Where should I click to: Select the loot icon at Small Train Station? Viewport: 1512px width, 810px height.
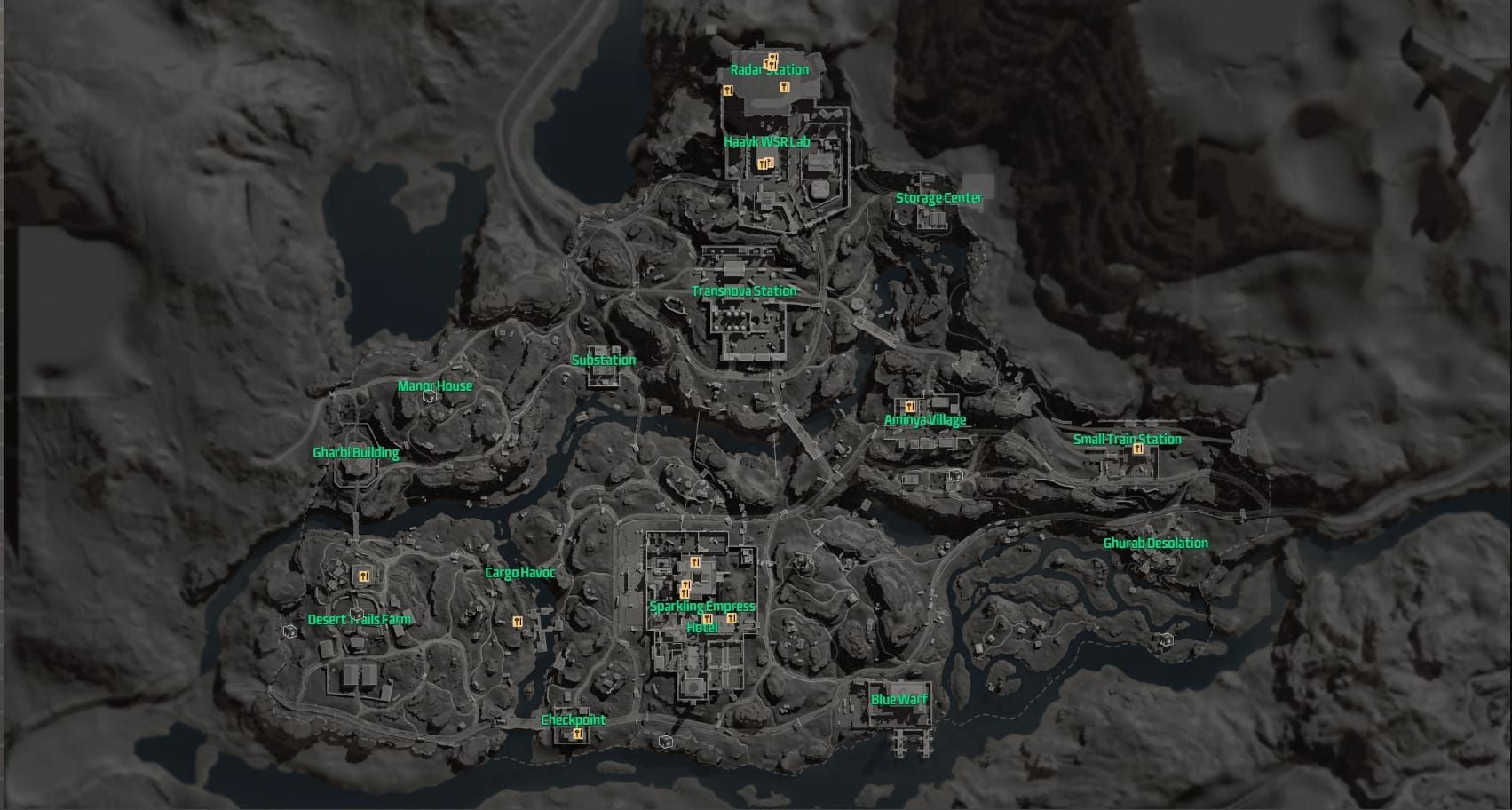coord(1137,450)
